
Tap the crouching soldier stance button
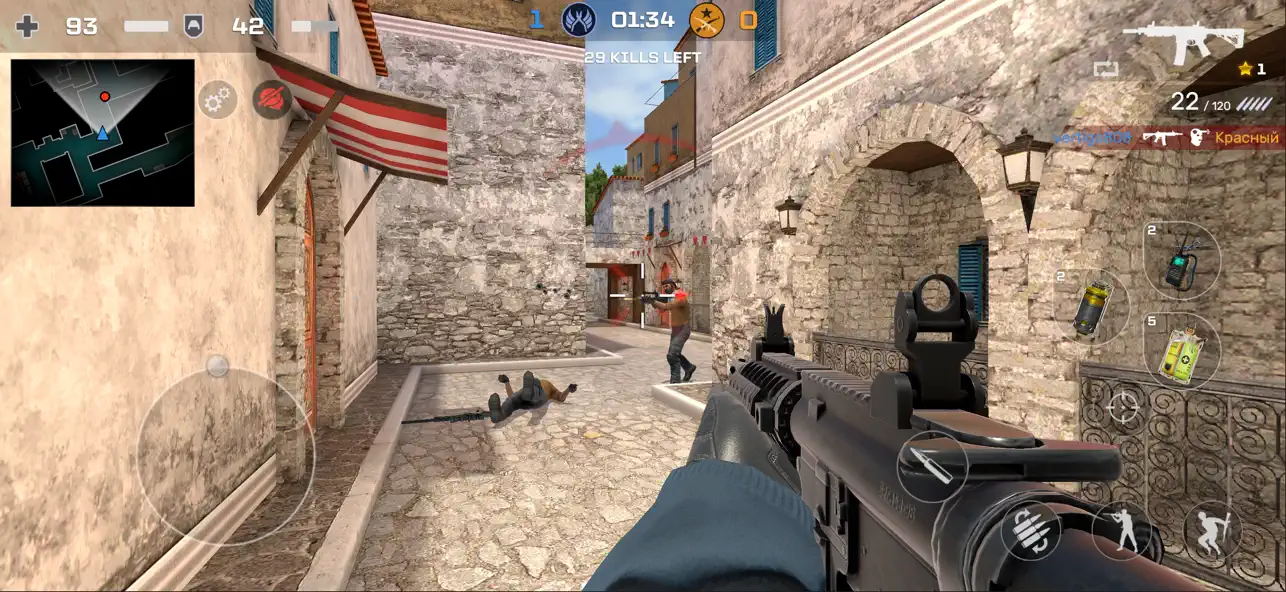1122,530
